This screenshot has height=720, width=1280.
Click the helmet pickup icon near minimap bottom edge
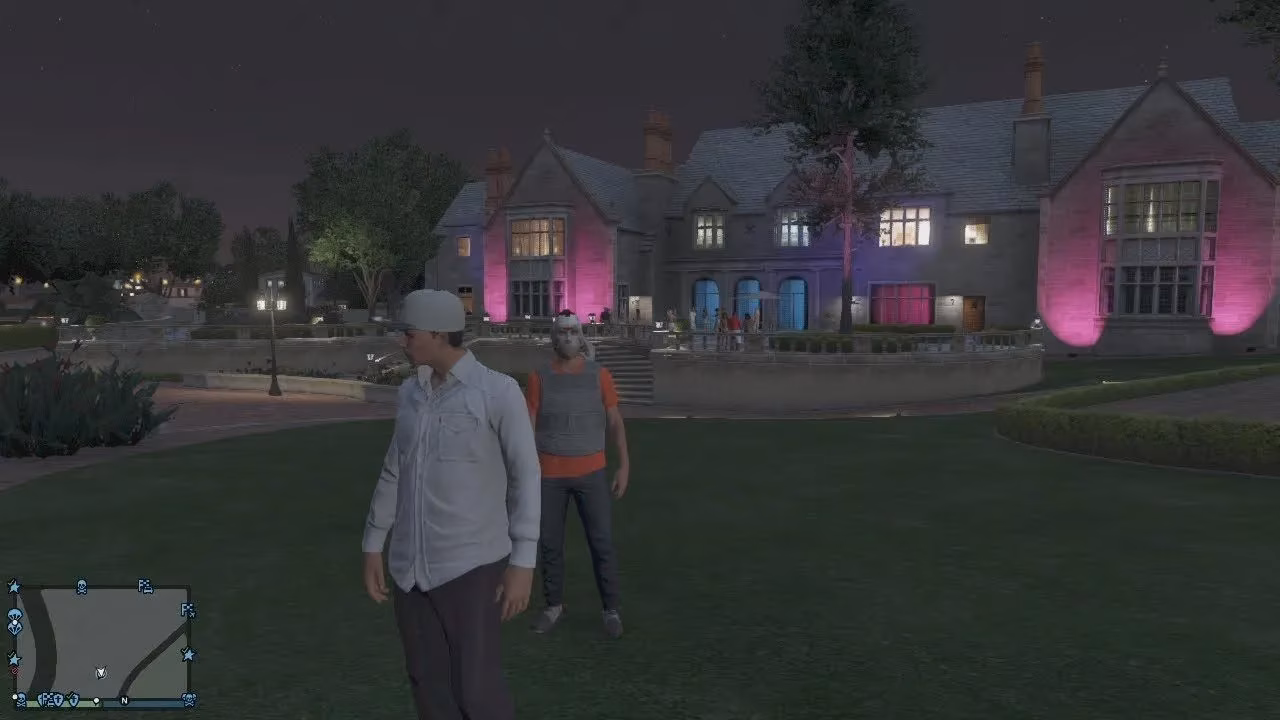(73, 700)
